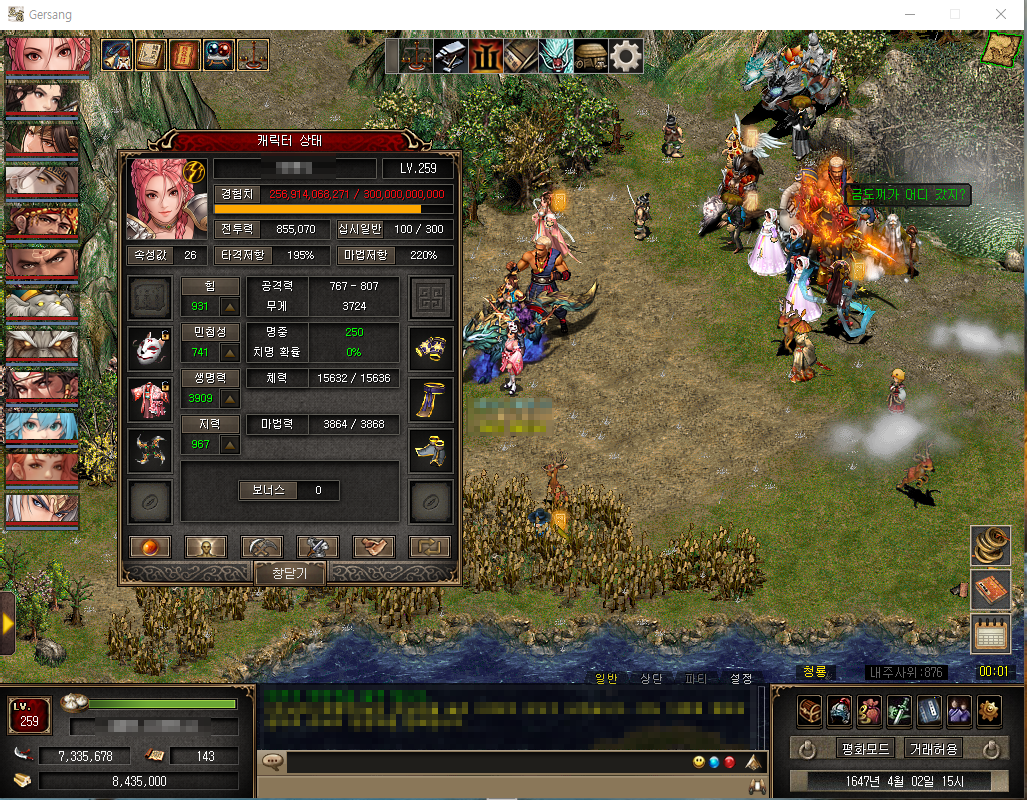
Task: Open the smiley emoticon picker in chat
Action: 698,762
